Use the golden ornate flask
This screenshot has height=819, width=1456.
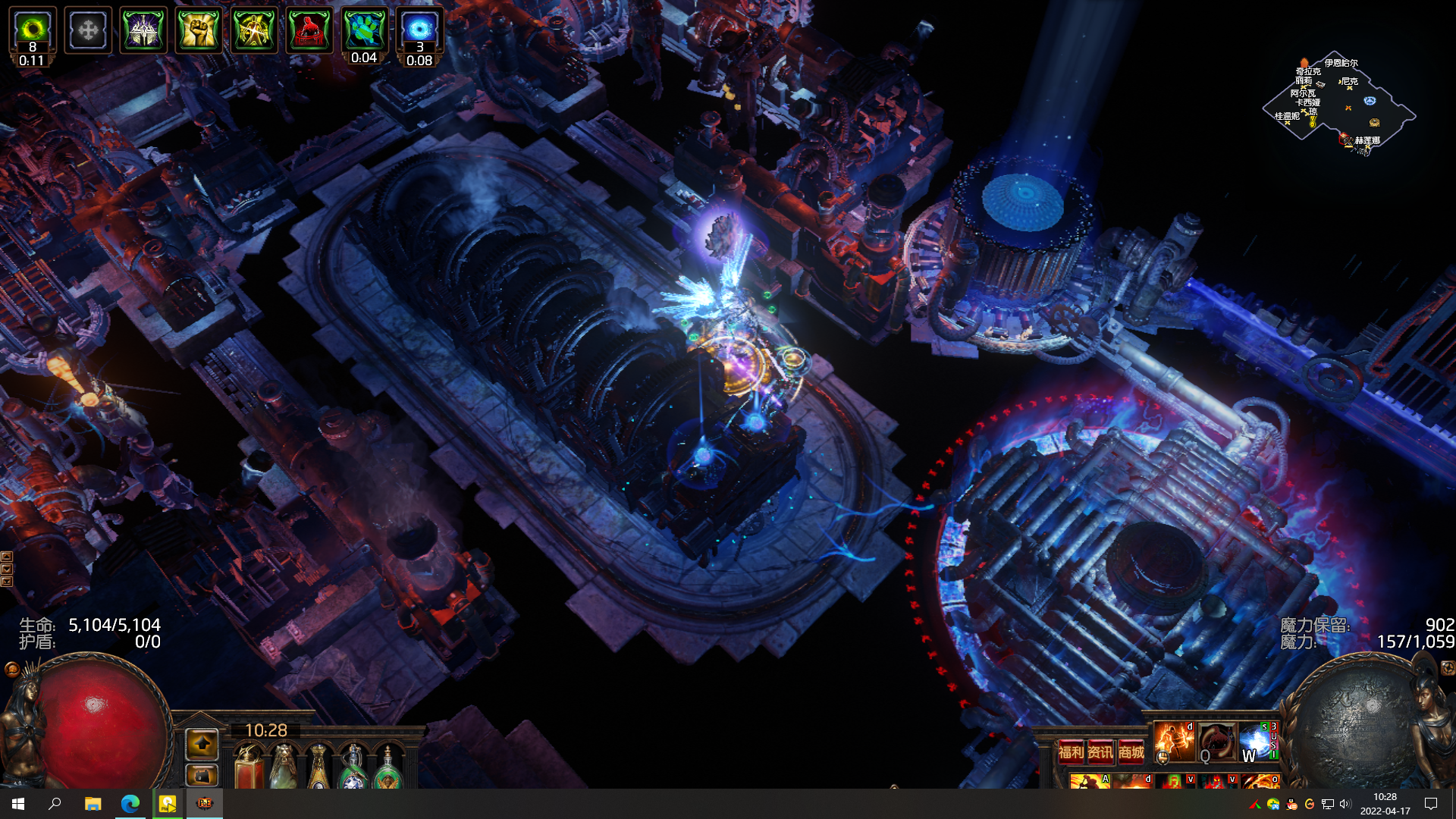tap(318, 766)
